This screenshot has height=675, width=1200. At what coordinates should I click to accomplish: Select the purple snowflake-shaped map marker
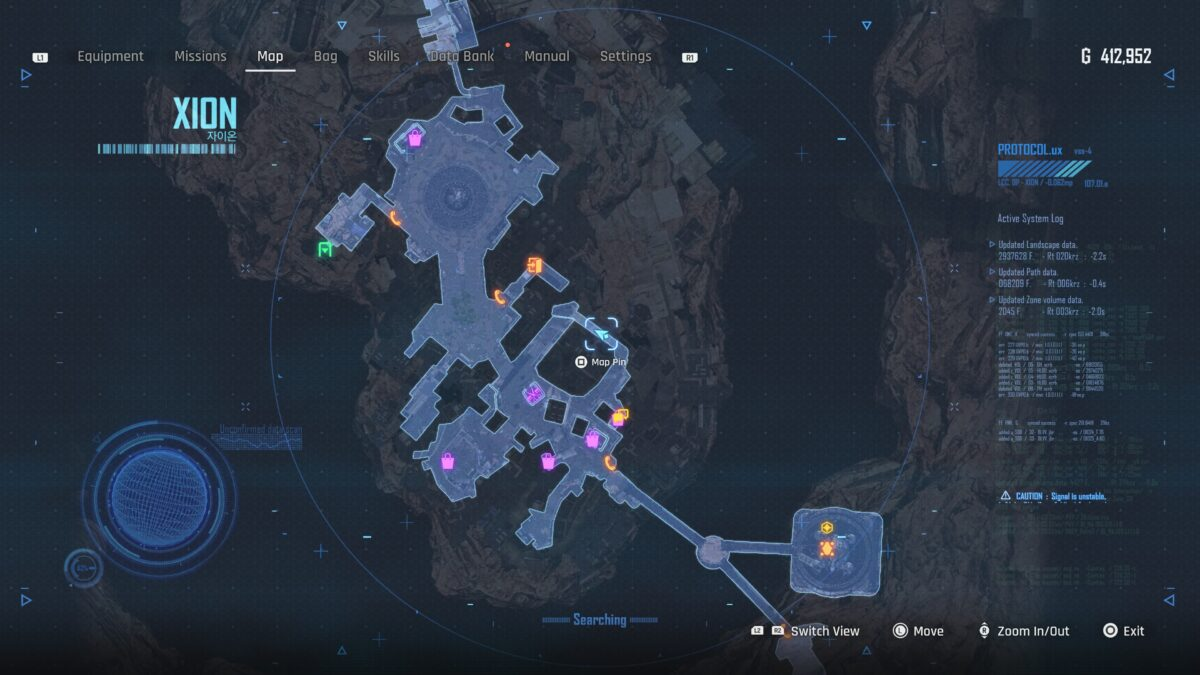[x=533, y=394]
